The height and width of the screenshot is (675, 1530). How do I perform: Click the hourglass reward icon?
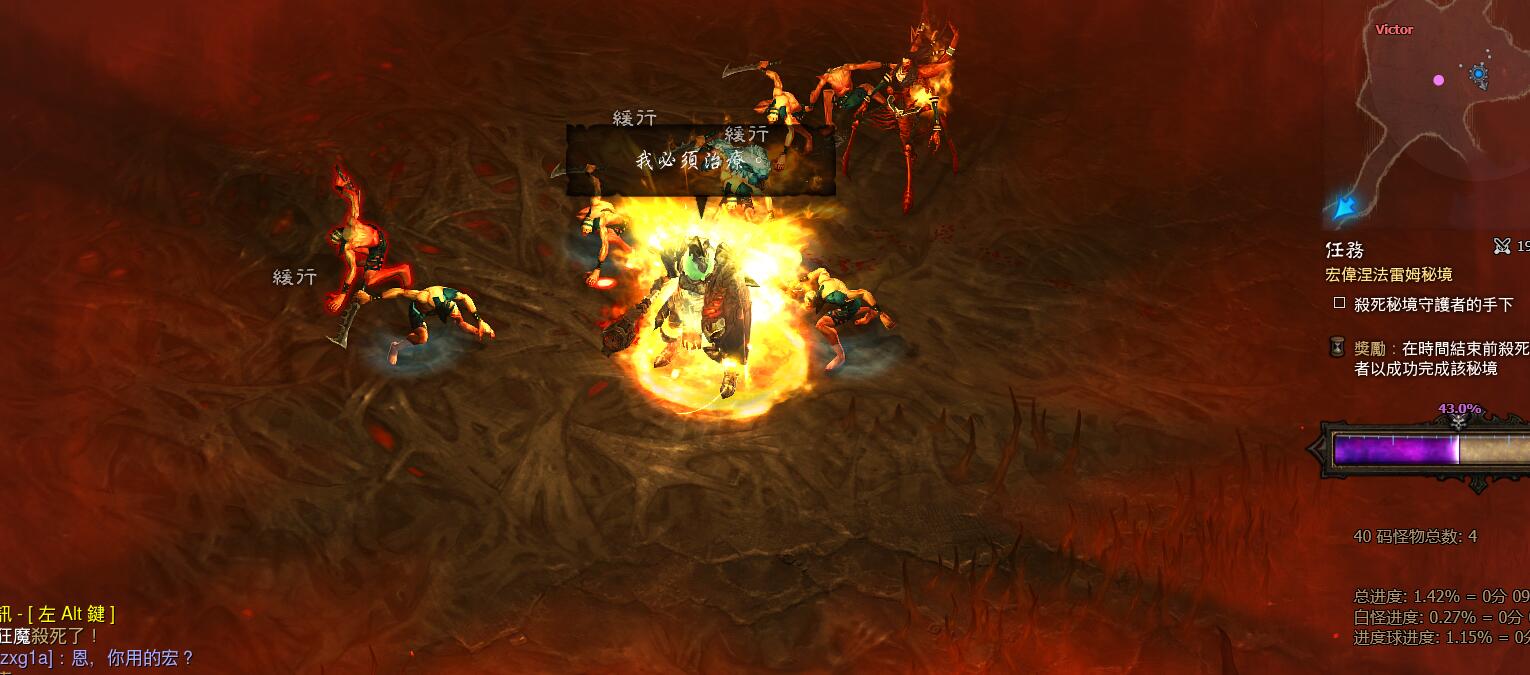click(x=1337, y=347)
